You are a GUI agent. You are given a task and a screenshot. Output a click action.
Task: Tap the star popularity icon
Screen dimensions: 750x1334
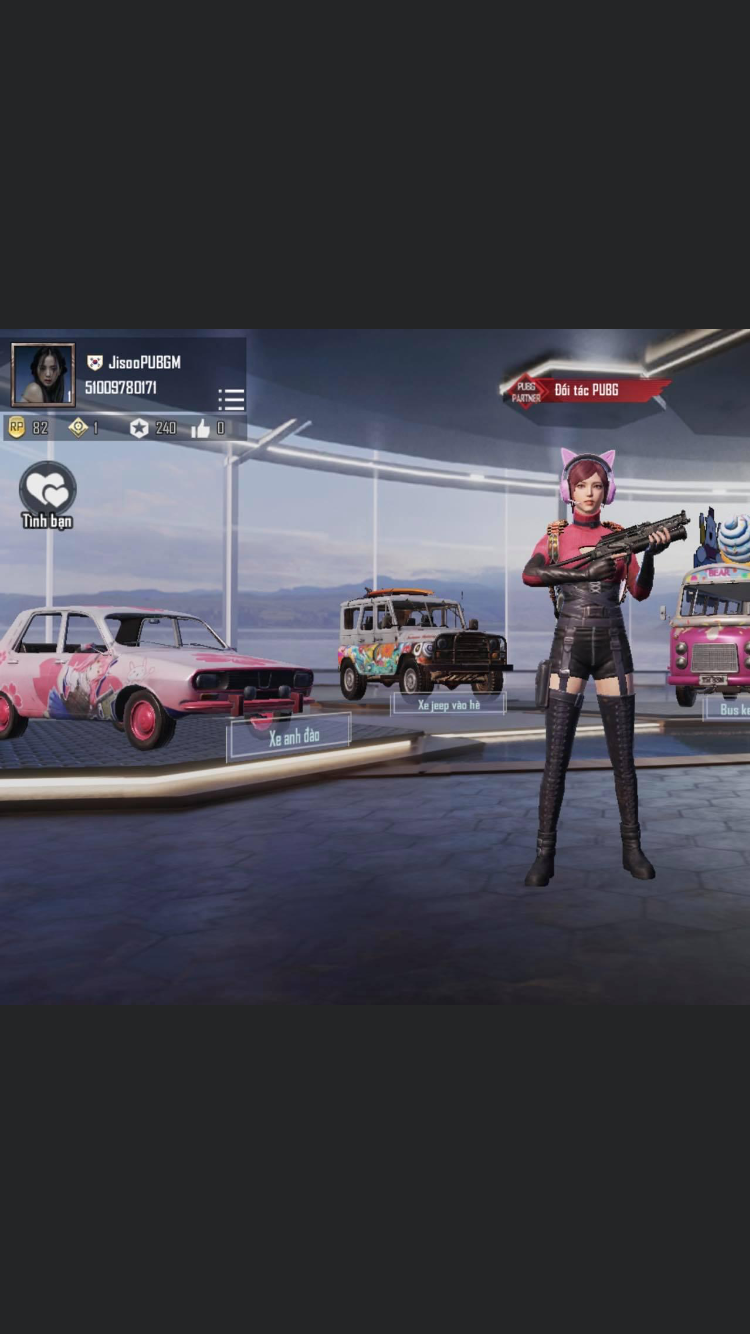(139, 428)
